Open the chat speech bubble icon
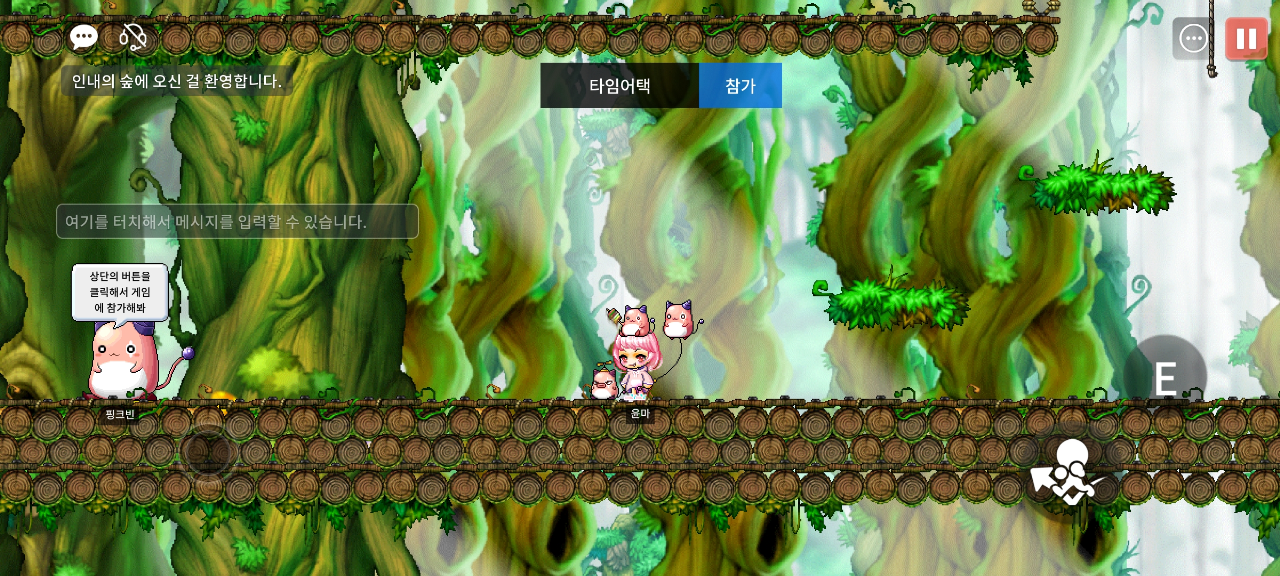 click(84, 38)
